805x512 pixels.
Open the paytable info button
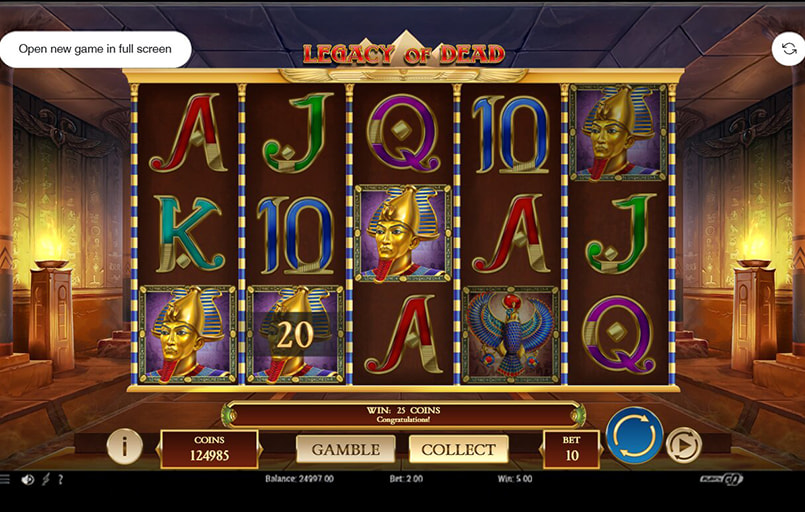click(124, 446)
